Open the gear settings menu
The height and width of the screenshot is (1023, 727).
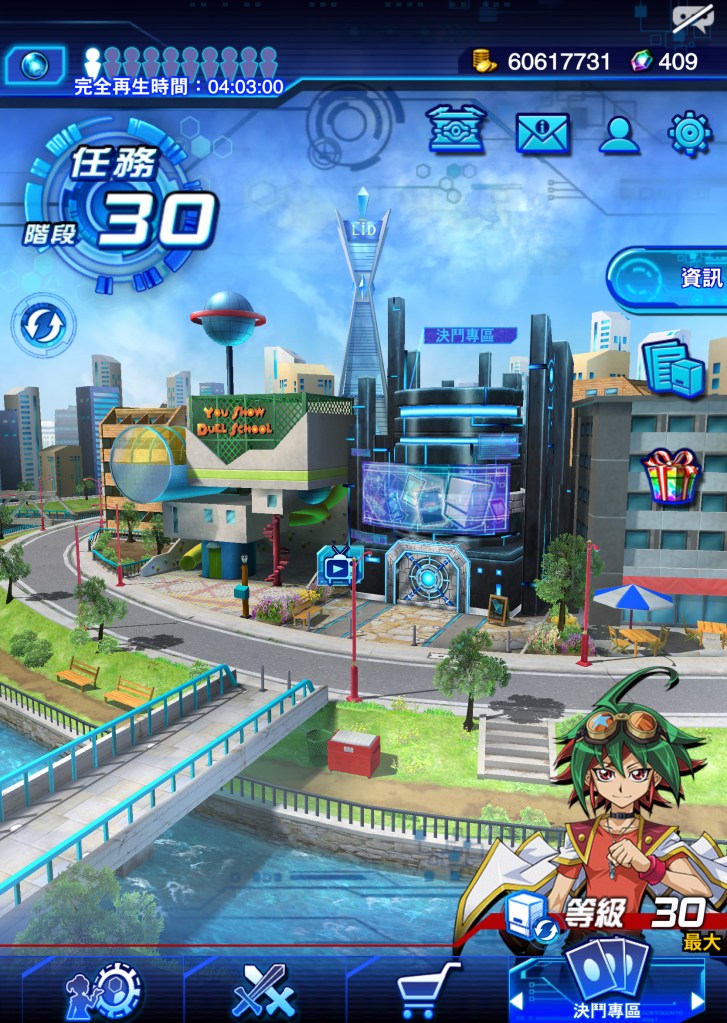point(690,133)
